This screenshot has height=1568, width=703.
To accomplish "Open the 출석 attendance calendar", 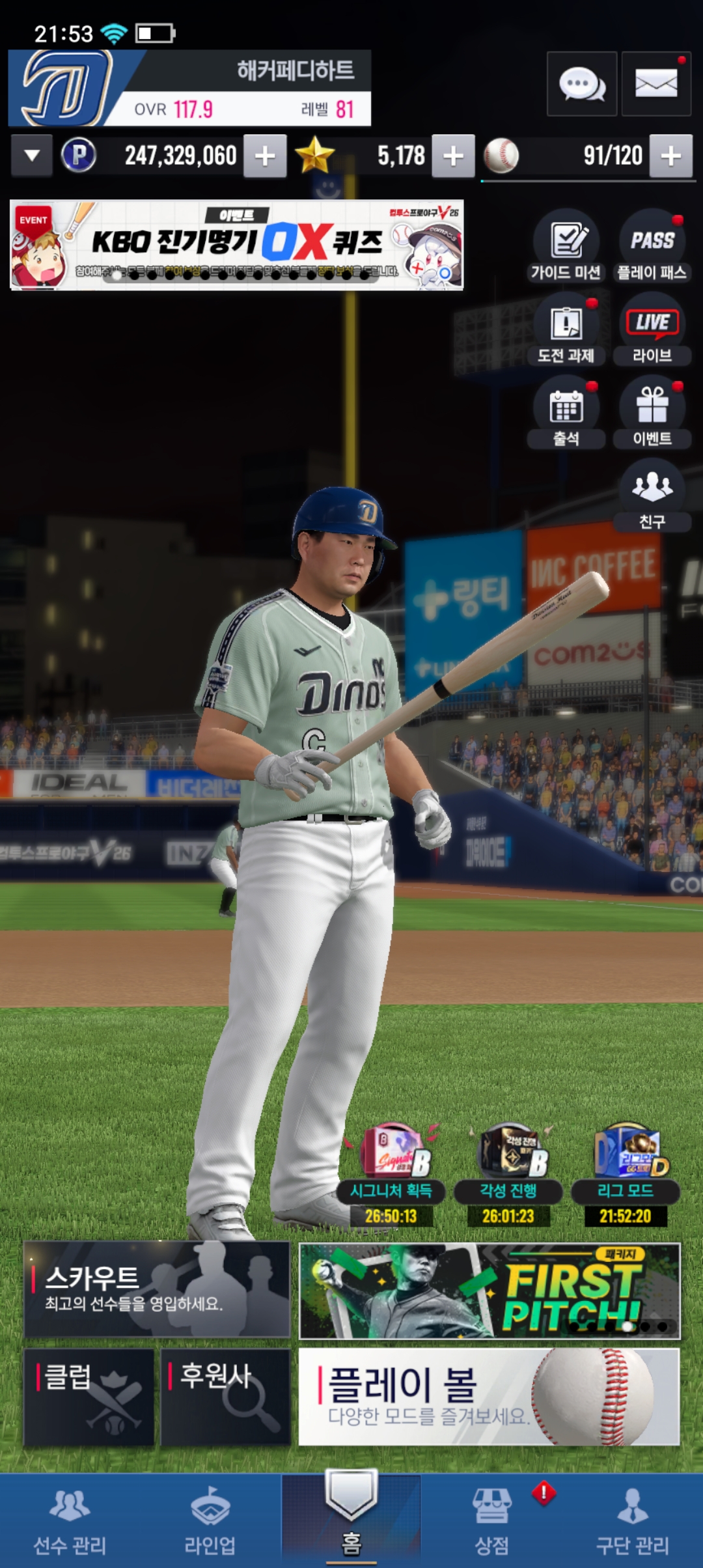I will [x=566, y=412].
